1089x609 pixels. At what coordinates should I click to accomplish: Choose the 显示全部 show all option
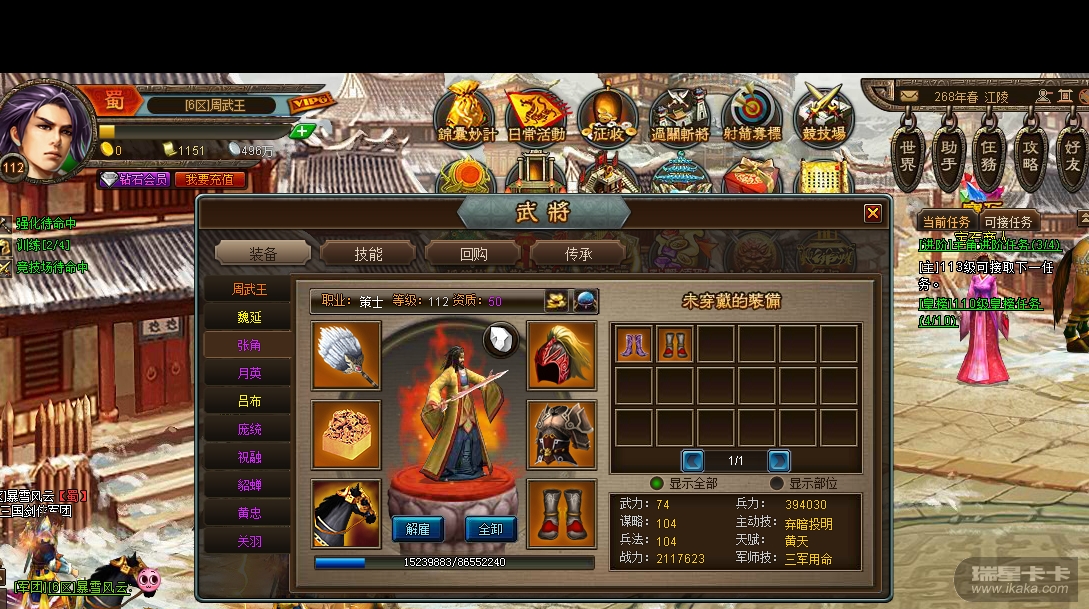pyautogui.click(x=657, y=483)
